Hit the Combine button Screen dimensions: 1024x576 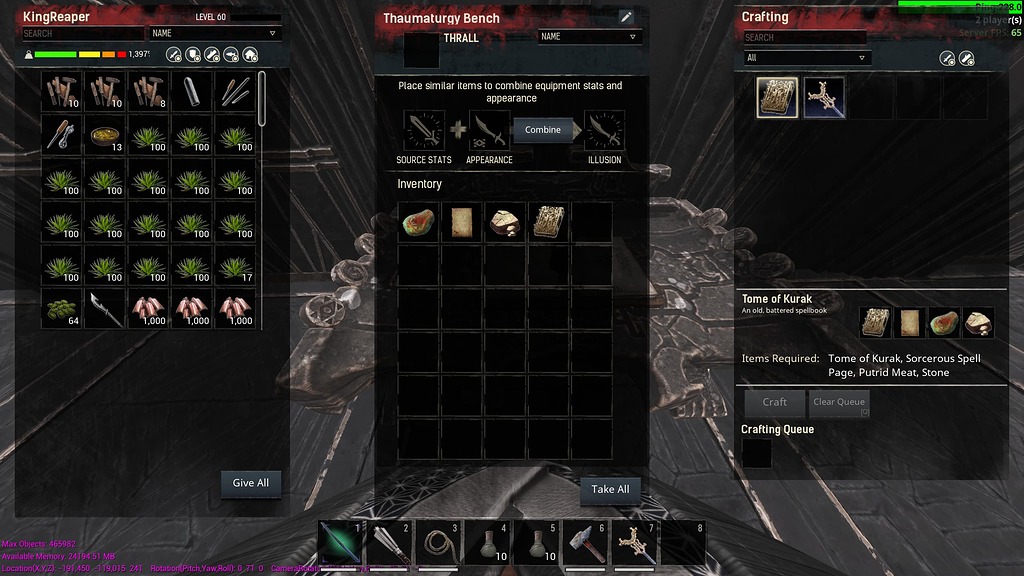tap(543, 130)
